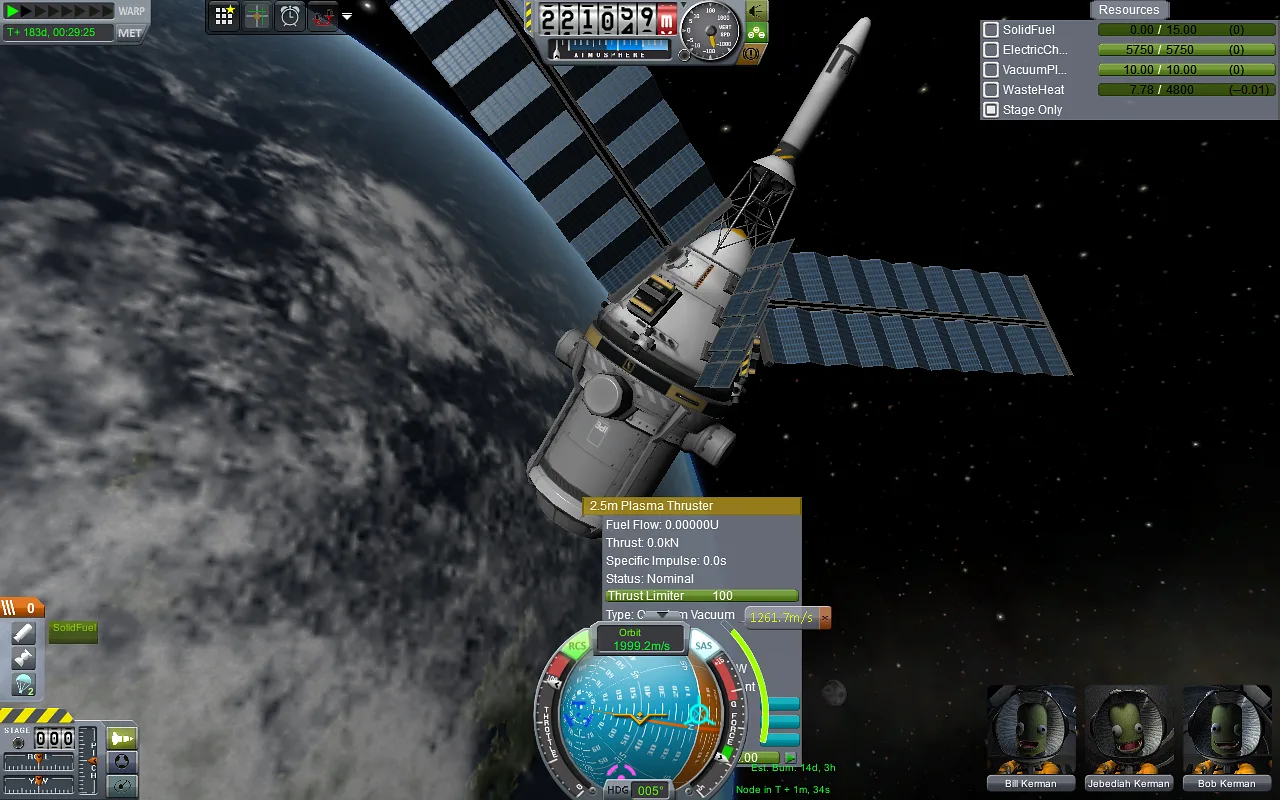Click the green crosshair toolbar icon
Image resolution: width=1280 pixels, height=800 pixels.
pos(257,15)
